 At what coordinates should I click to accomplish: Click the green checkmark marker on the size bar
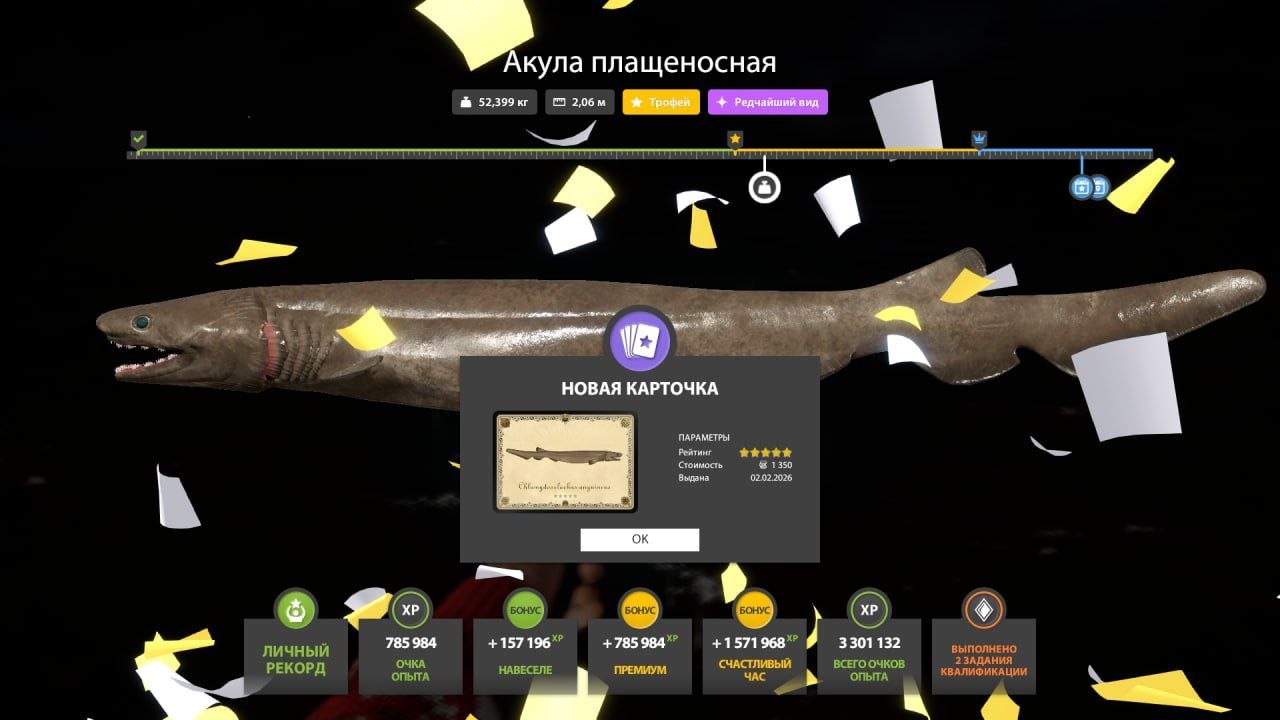pos(136,137)
